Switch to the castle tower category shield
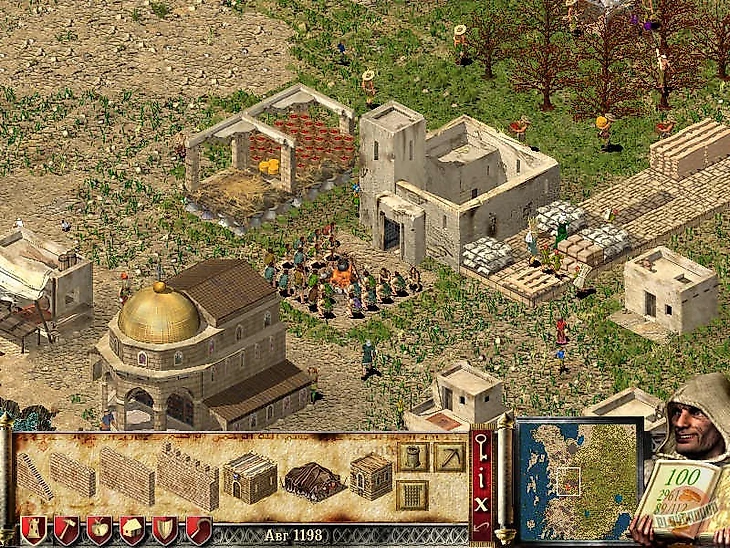 (33, 530)
